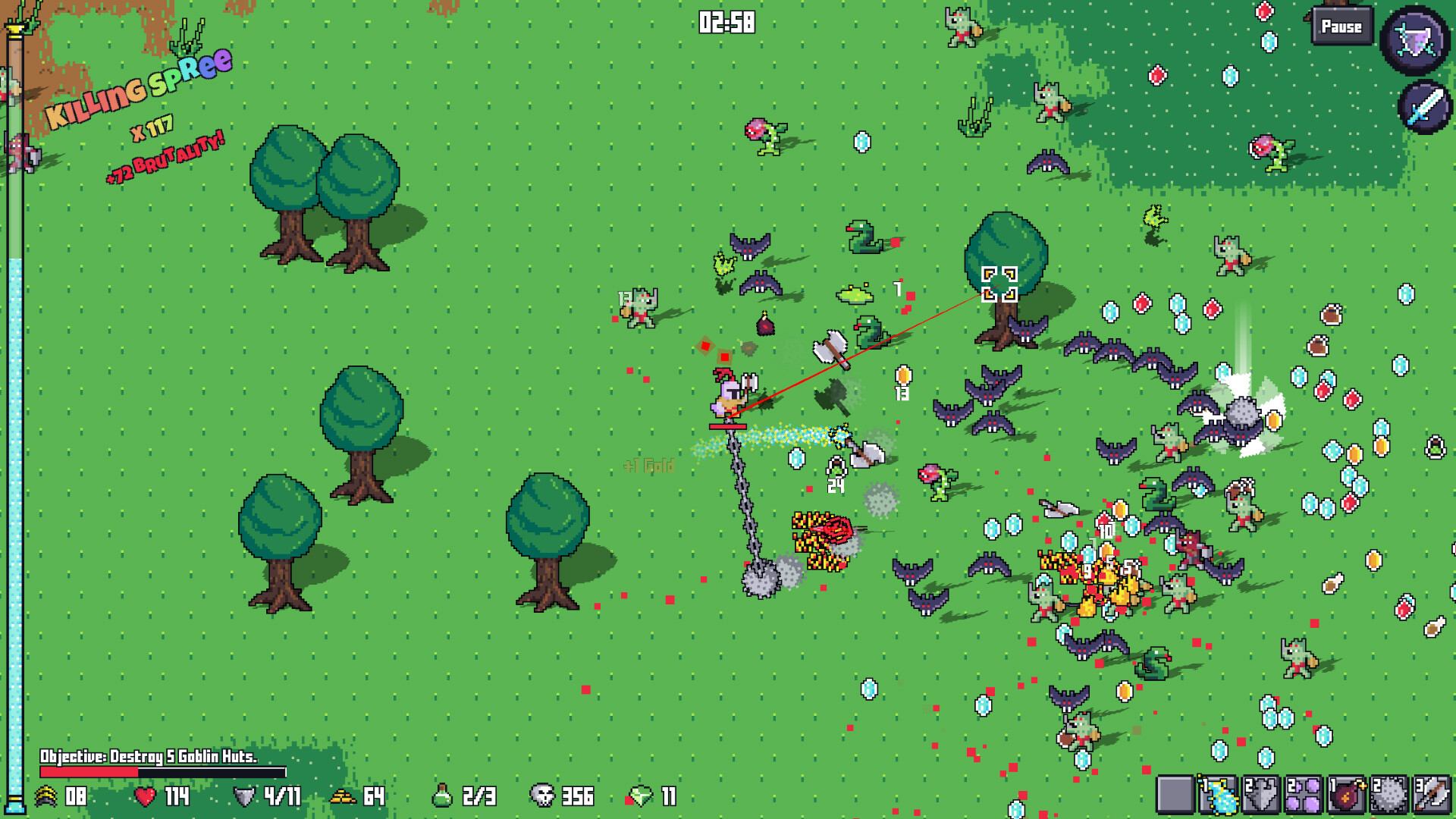
Task: Click the rank chevron icon beside 08
Action: coord(47,796)
